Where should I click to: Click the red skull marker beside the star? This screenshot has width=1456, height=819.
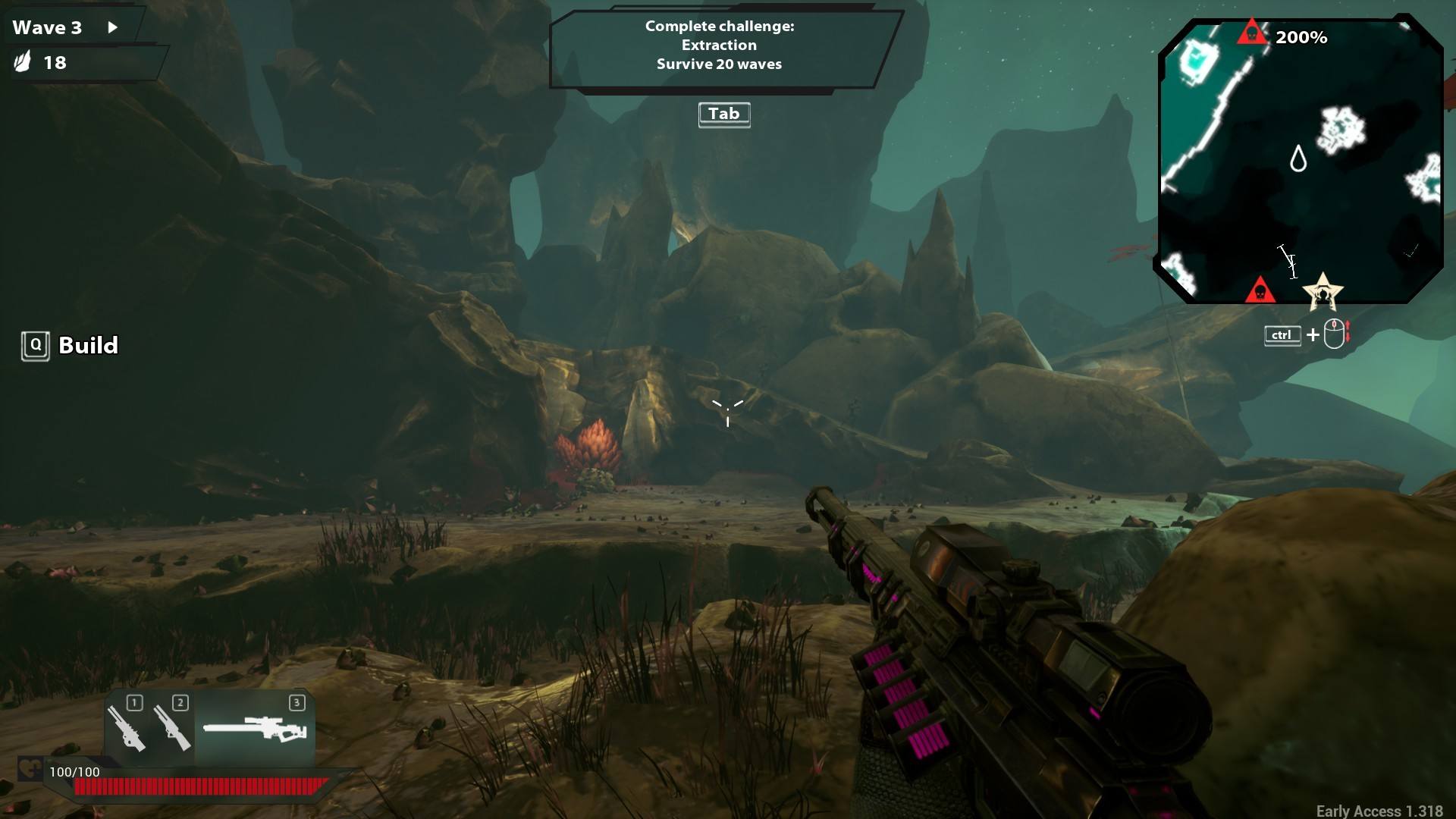(1260, 290)
